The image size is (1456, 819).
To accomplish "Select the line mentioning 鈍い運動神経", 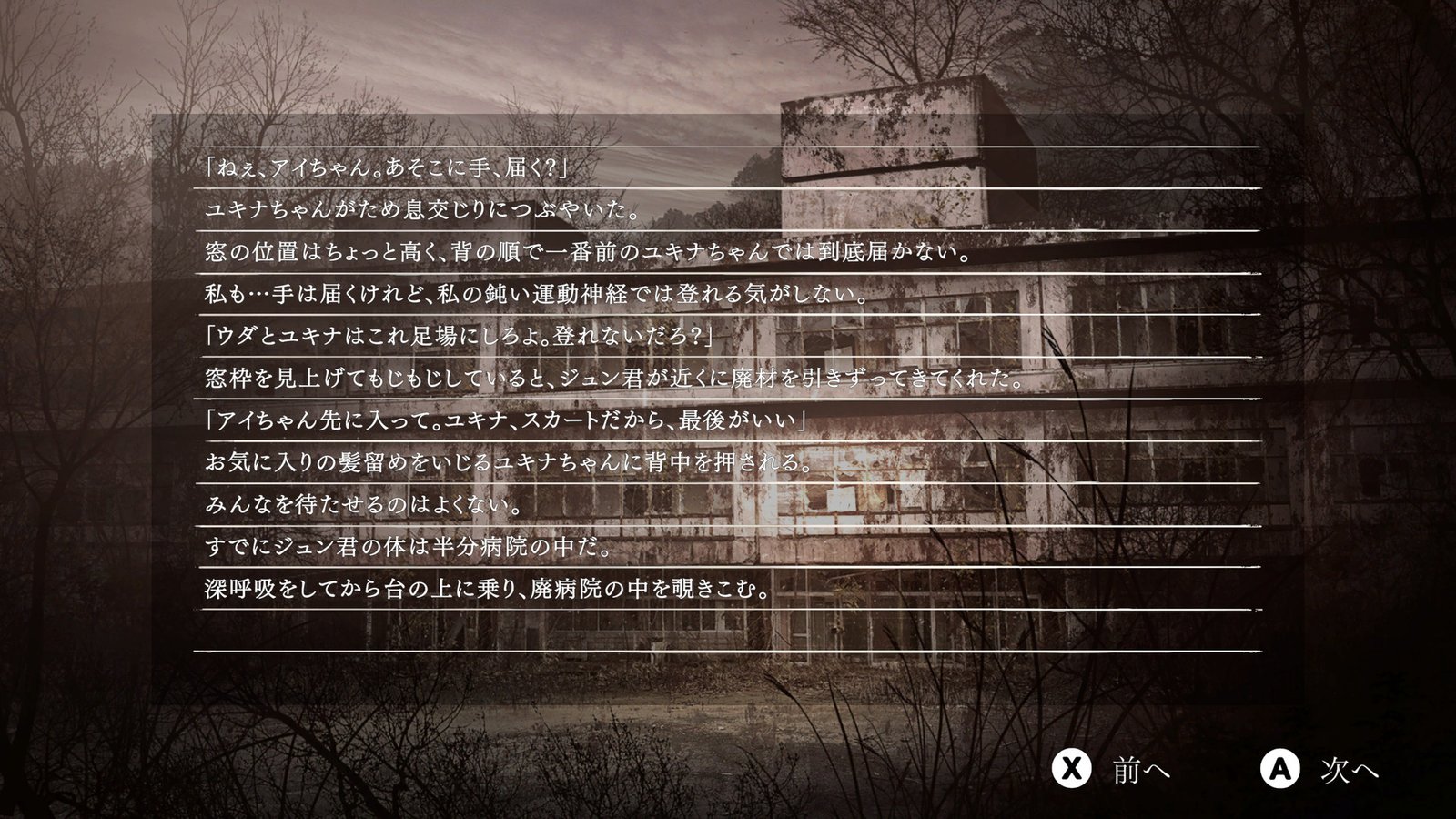I will (x=532, y=294).
